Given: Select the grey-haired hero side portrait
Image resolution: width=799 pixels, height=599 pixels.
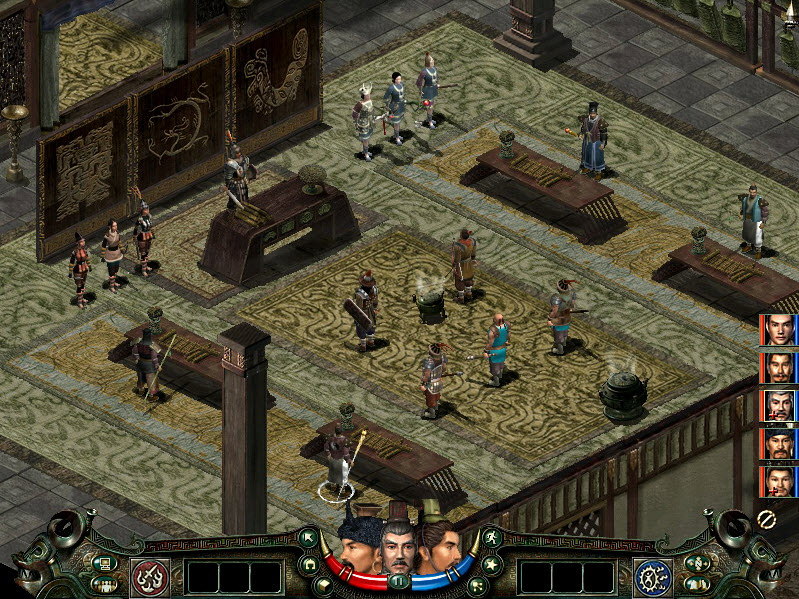Looking at the screenshot, I should [x=777, y=405].
